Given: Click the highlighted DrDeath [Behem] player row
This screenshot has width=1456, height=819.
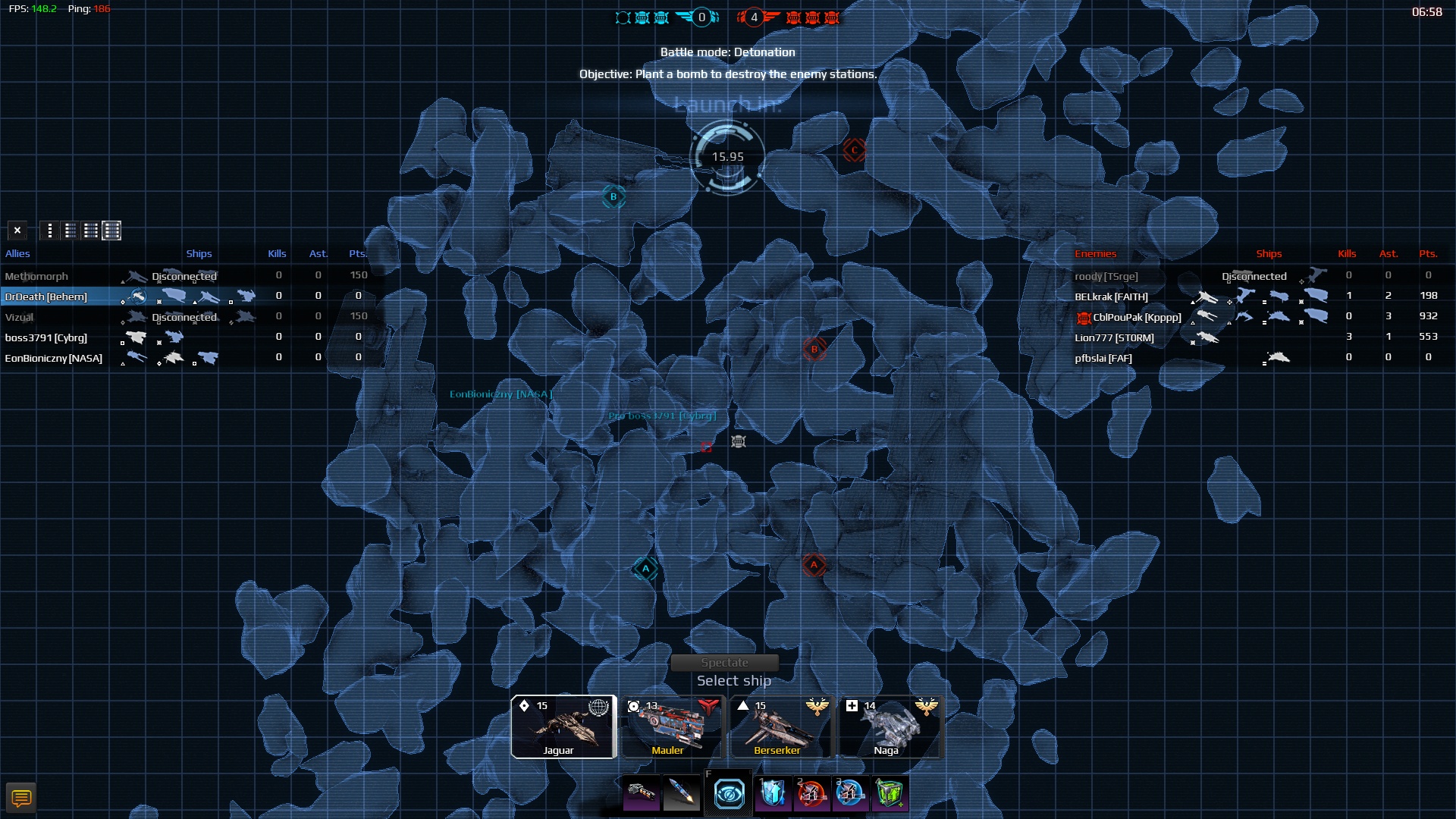Looking at the screenshot, I should 45,297.
